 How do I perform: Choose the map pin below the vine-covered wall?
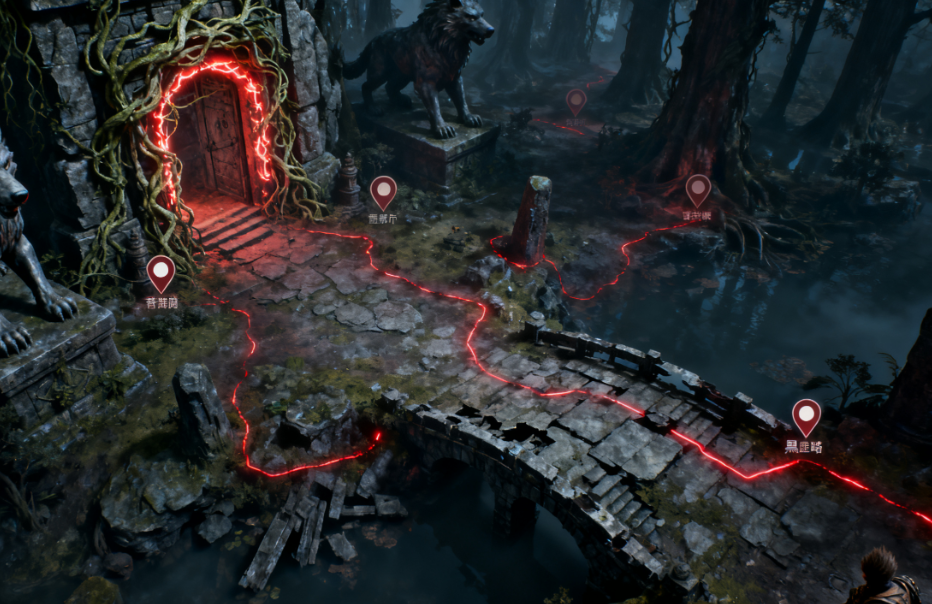point(161,273)
